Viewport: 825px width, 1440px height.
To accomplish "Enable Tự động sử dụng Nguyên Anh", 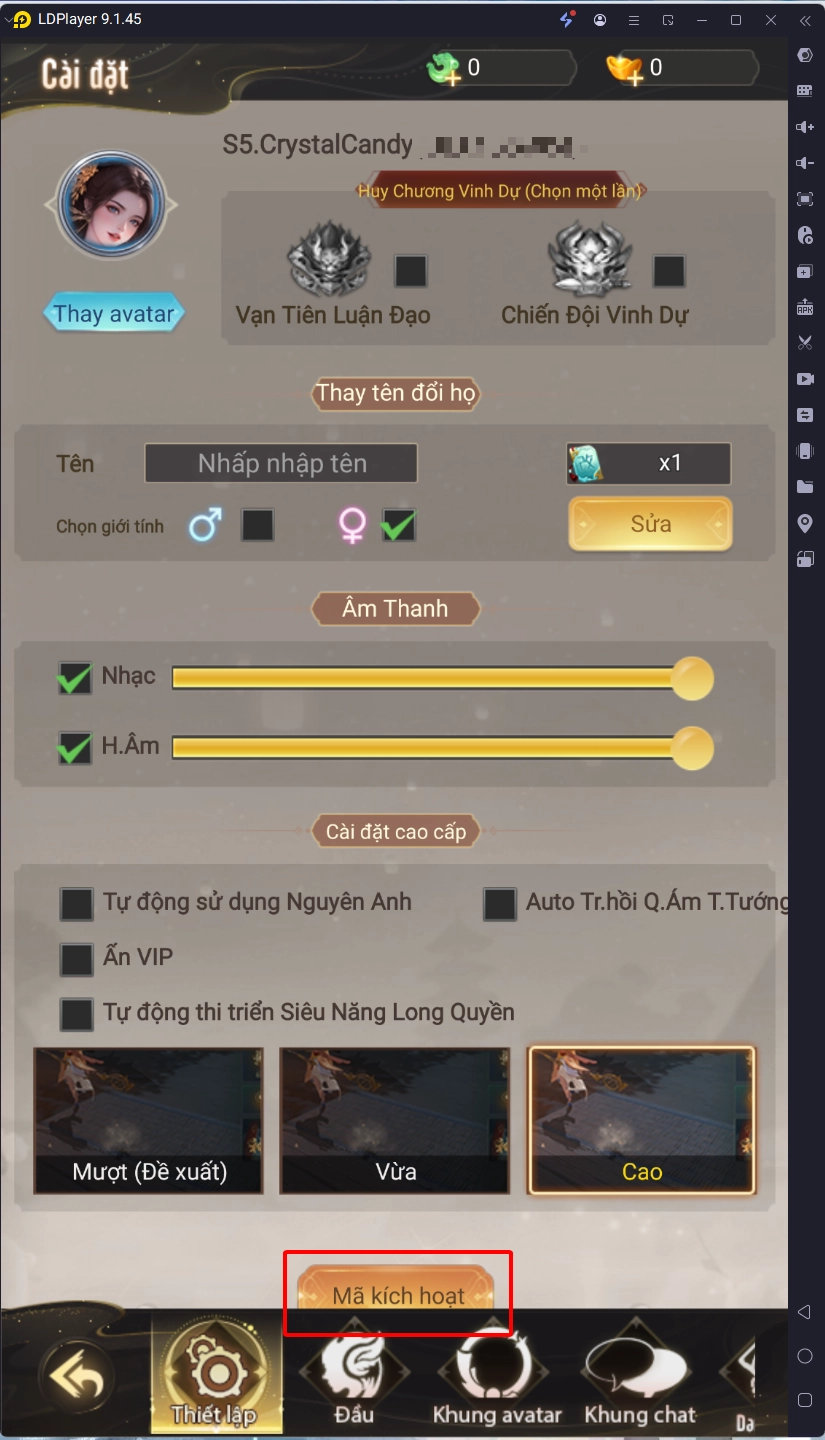I will pyautogui.click(x=77, y=903).
